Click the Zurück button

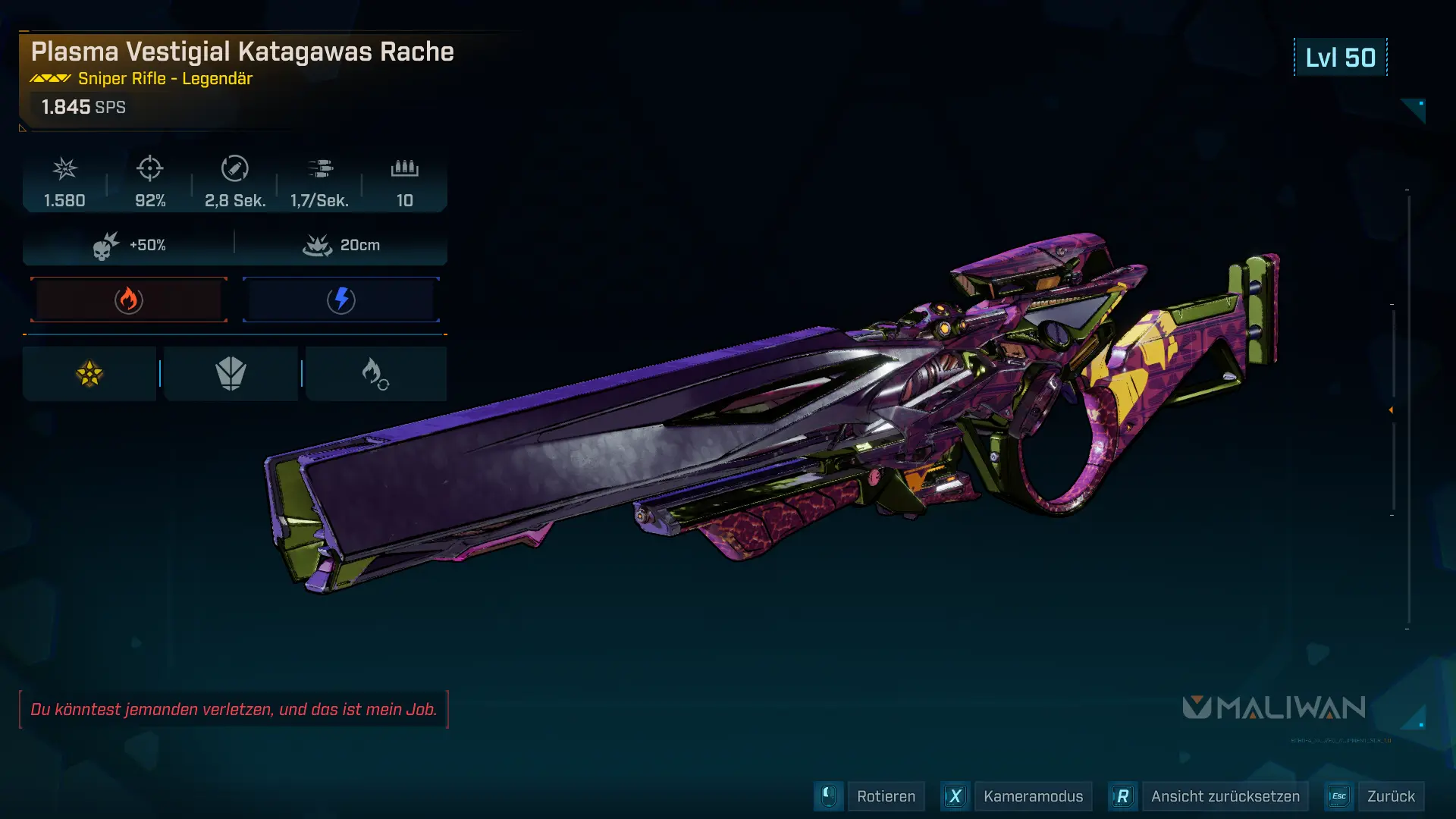pyautogui.click(x=1390, y=796)
